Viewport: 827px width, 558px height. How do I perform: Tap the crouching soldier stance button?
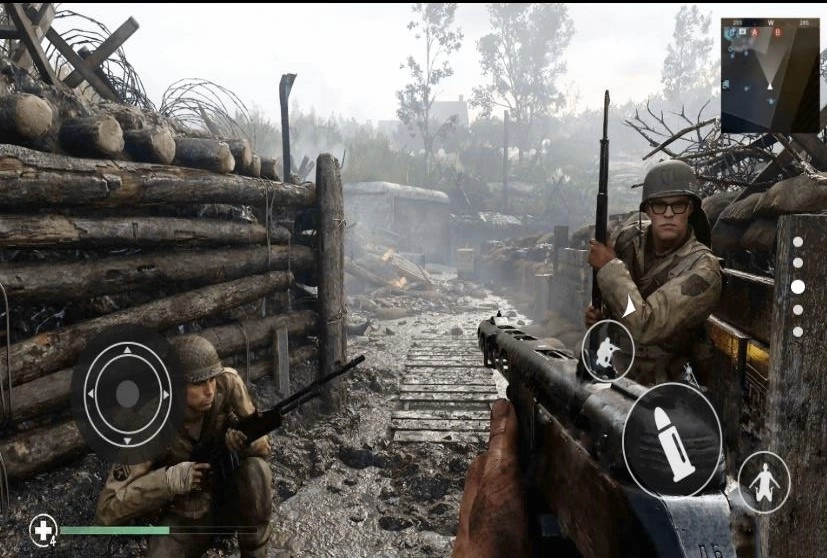pyautogui.click(x=607, y=351)
